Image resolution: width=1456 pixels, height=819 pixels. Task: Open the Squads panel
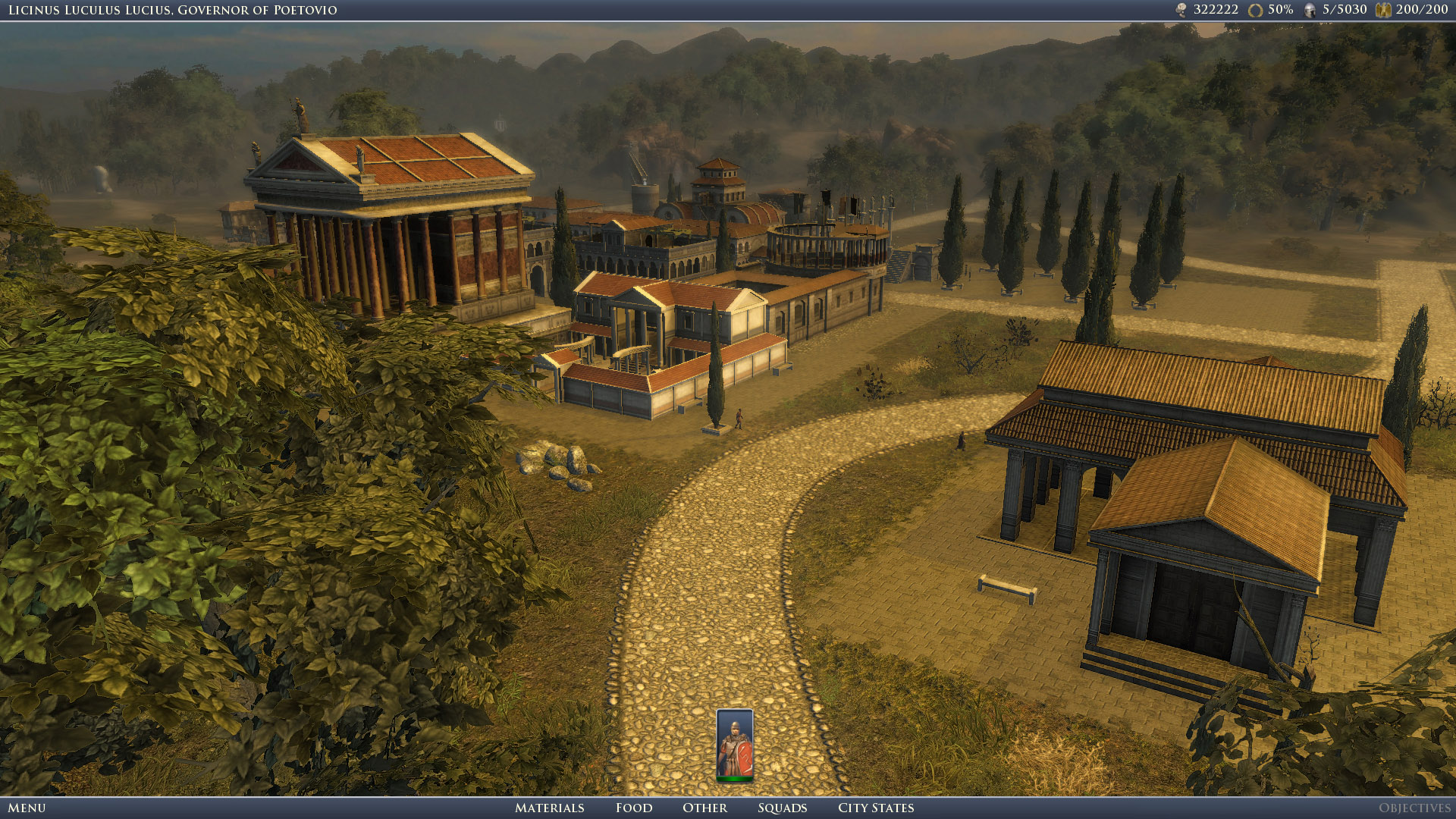click(782, 808)
